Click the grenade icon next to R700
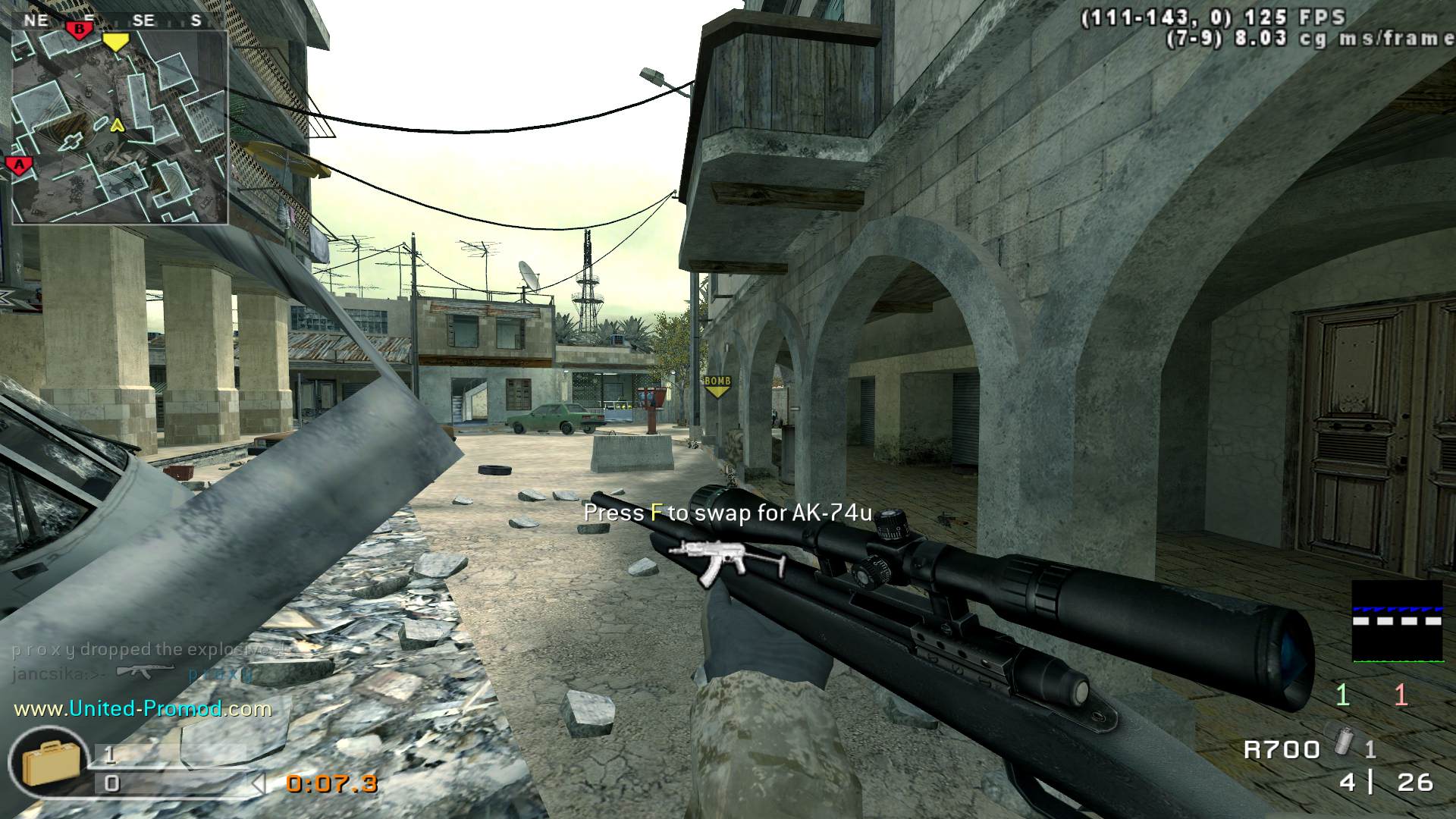 point(1342,738)
